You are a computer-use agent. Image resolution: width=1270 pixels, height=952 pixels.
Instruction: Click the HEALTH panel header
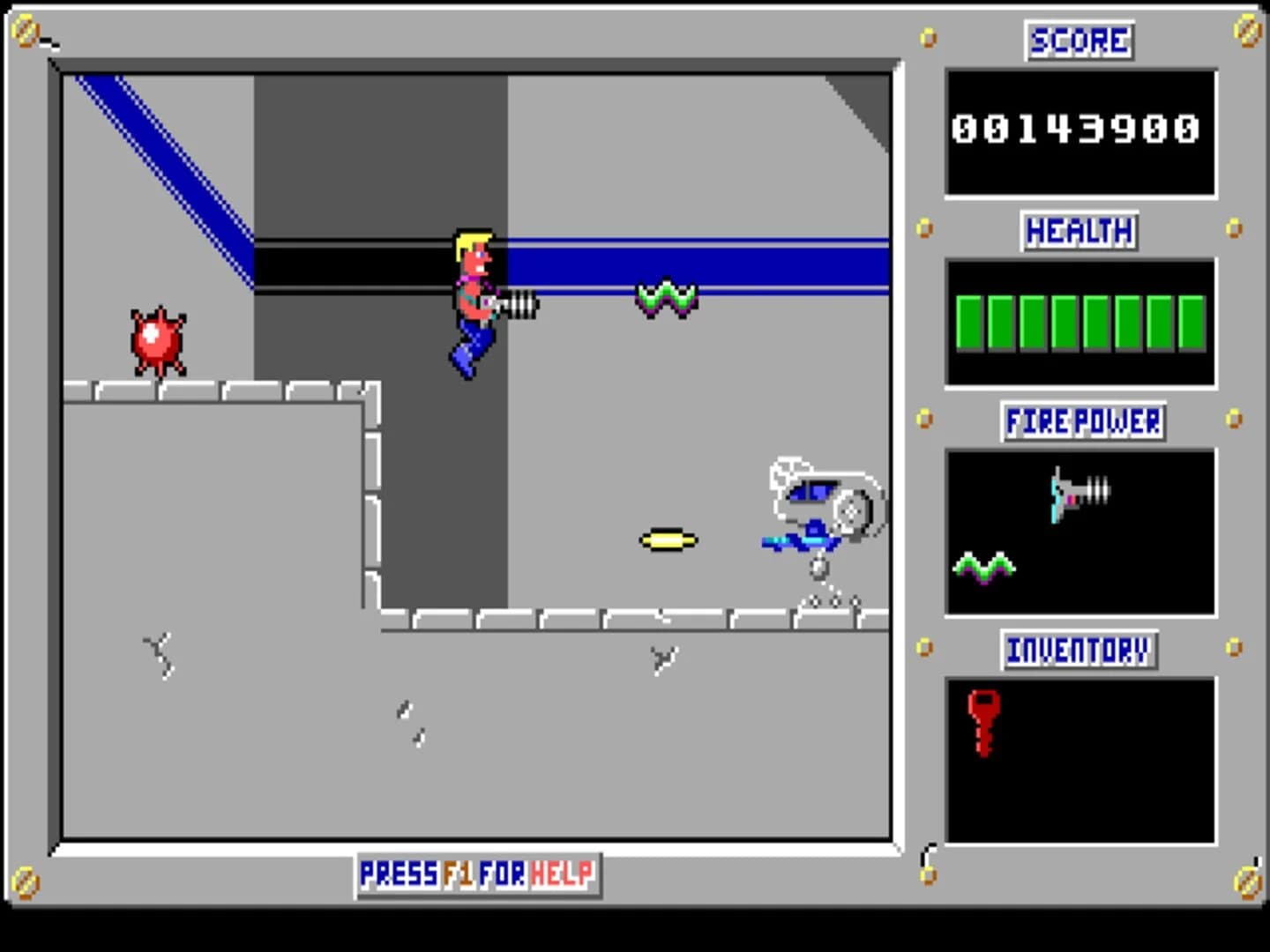coord(1078,231)
